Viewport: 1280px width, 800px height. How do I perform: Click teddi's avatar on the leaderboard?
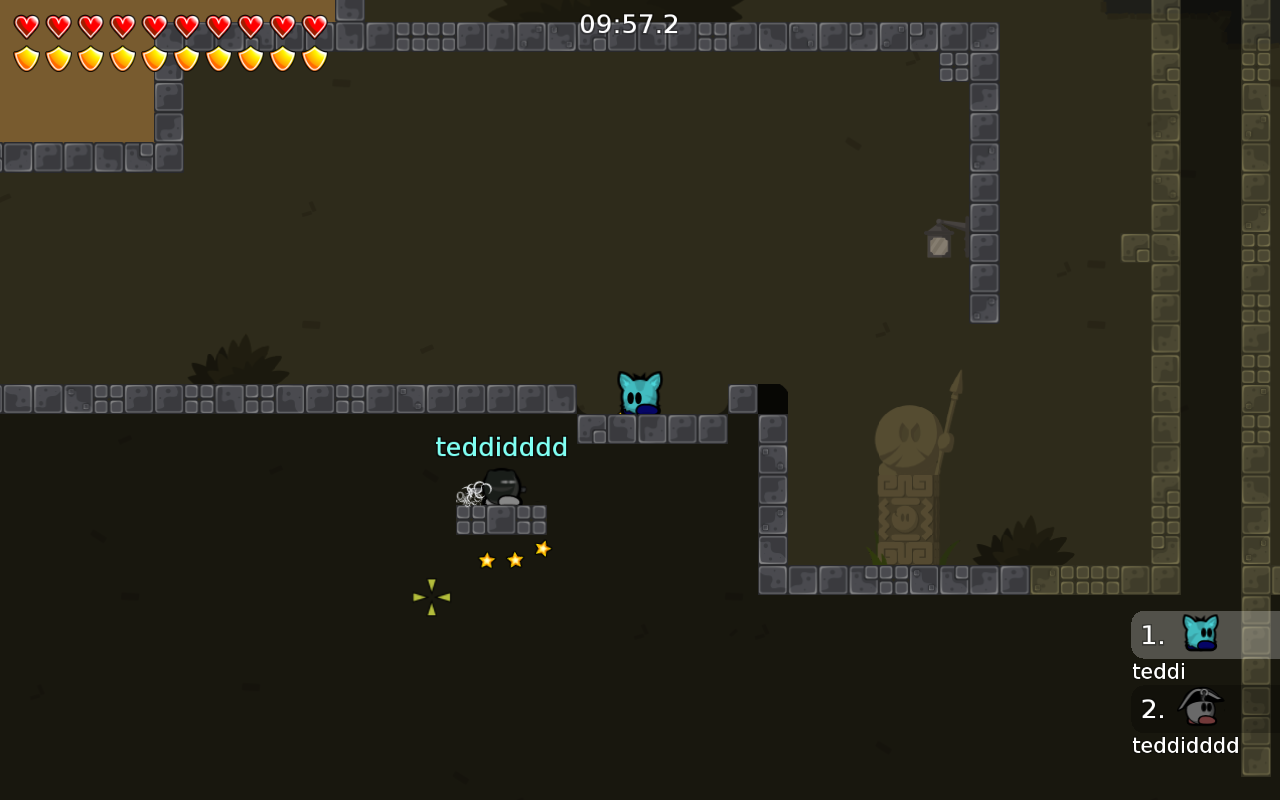(x=1200, y=632)
